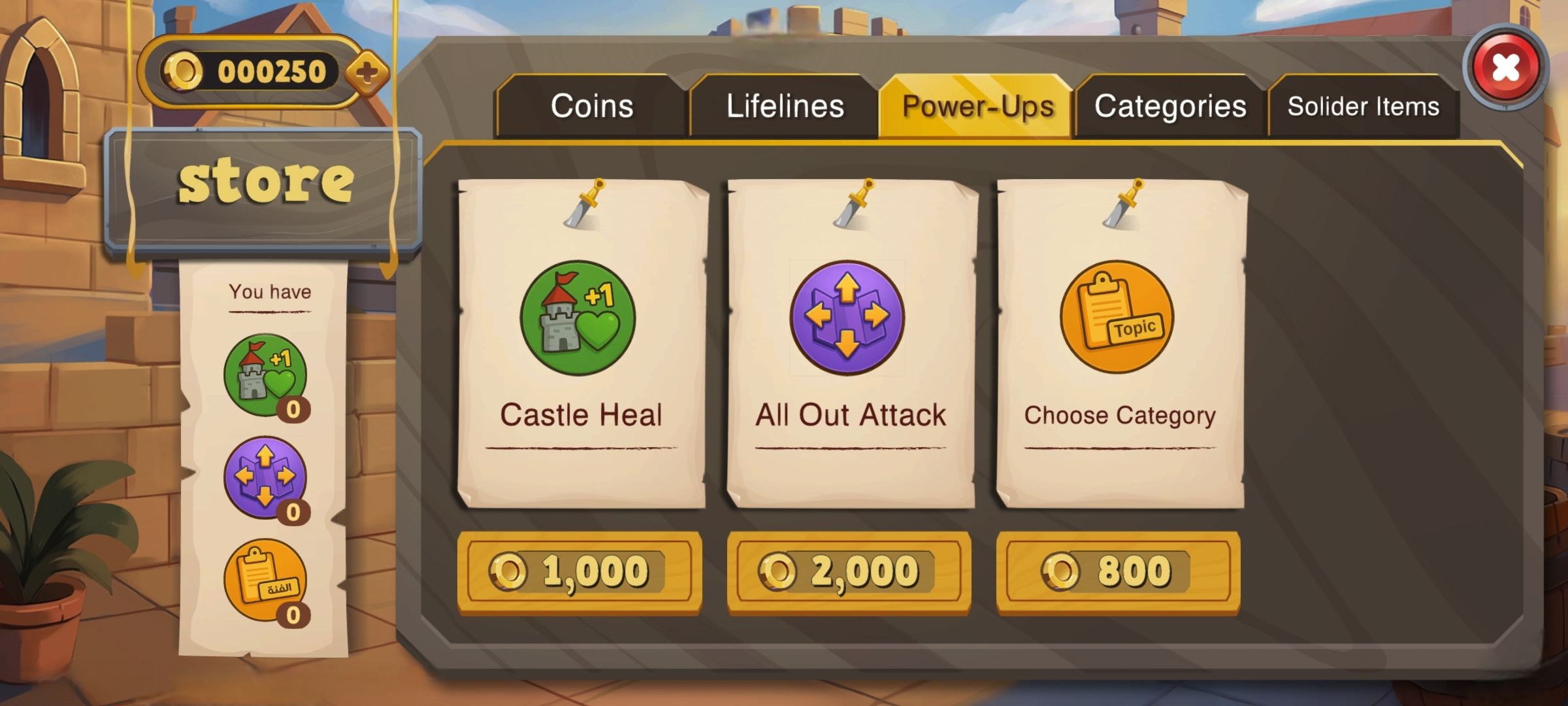
Task: Select the Choose Category power-up card
Action: point(1120,343)
